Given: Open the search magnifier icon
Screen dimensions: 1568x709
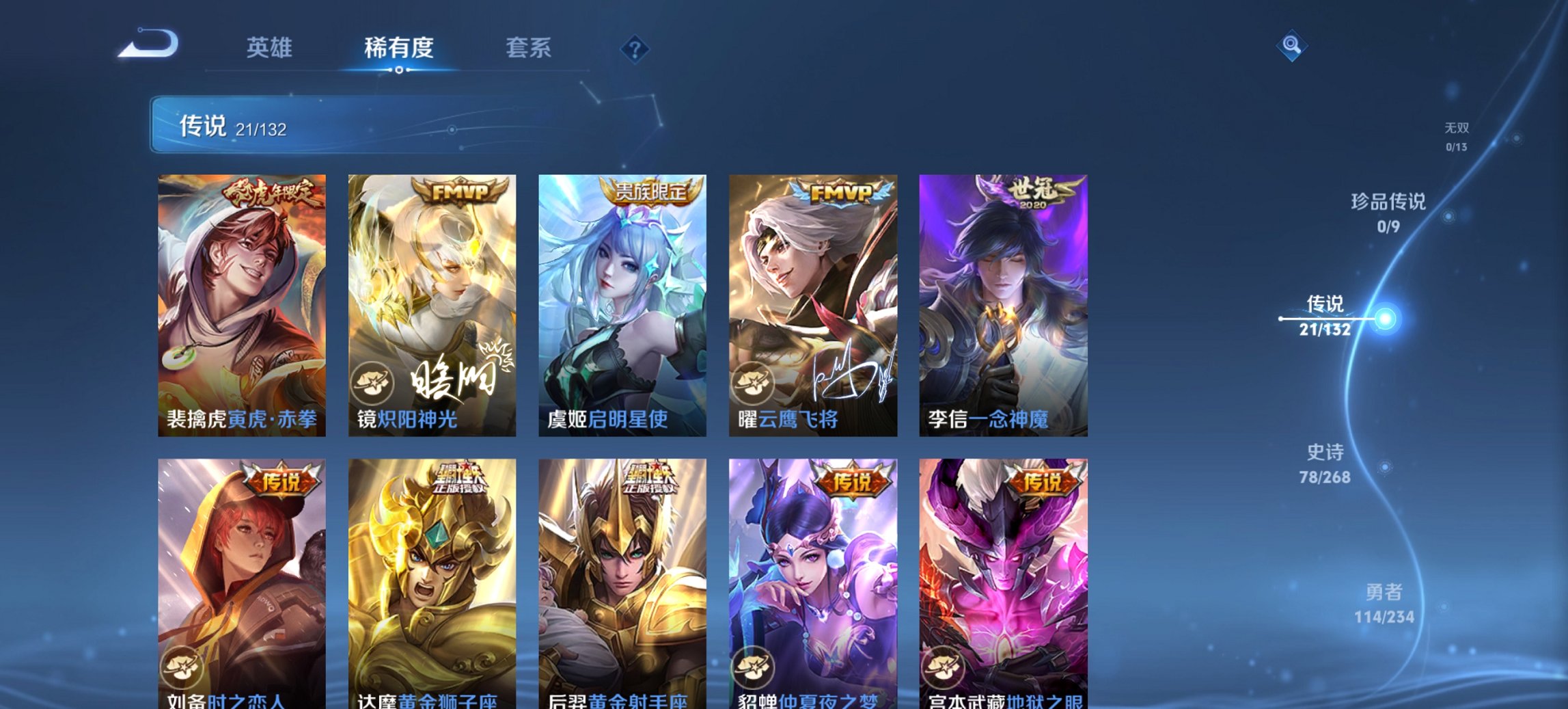Looking at the screenshot, I should (1292, 46).
